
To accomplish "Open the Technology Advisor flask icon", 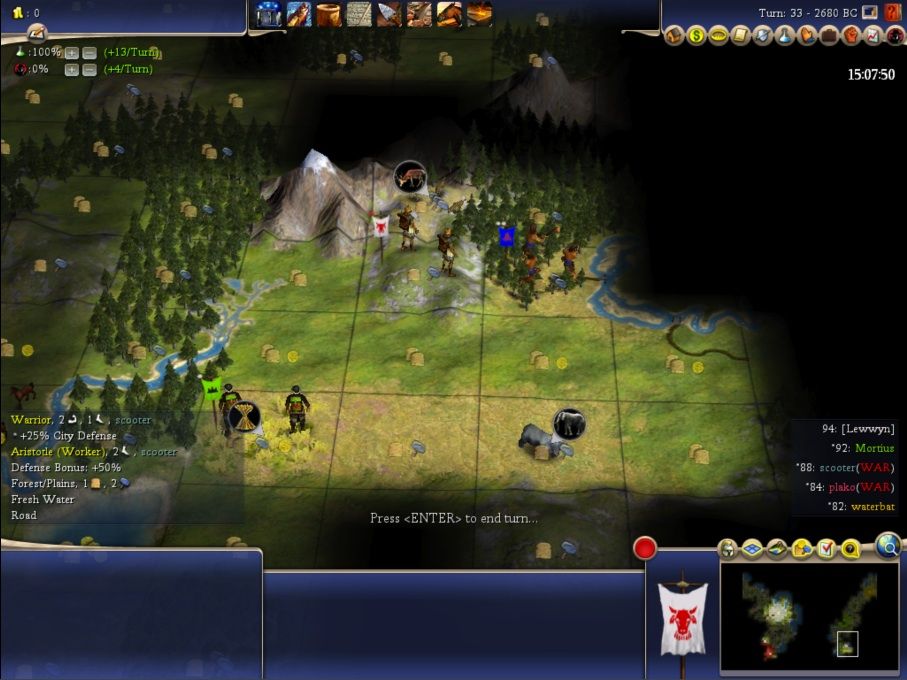I will tap(784, 36).
